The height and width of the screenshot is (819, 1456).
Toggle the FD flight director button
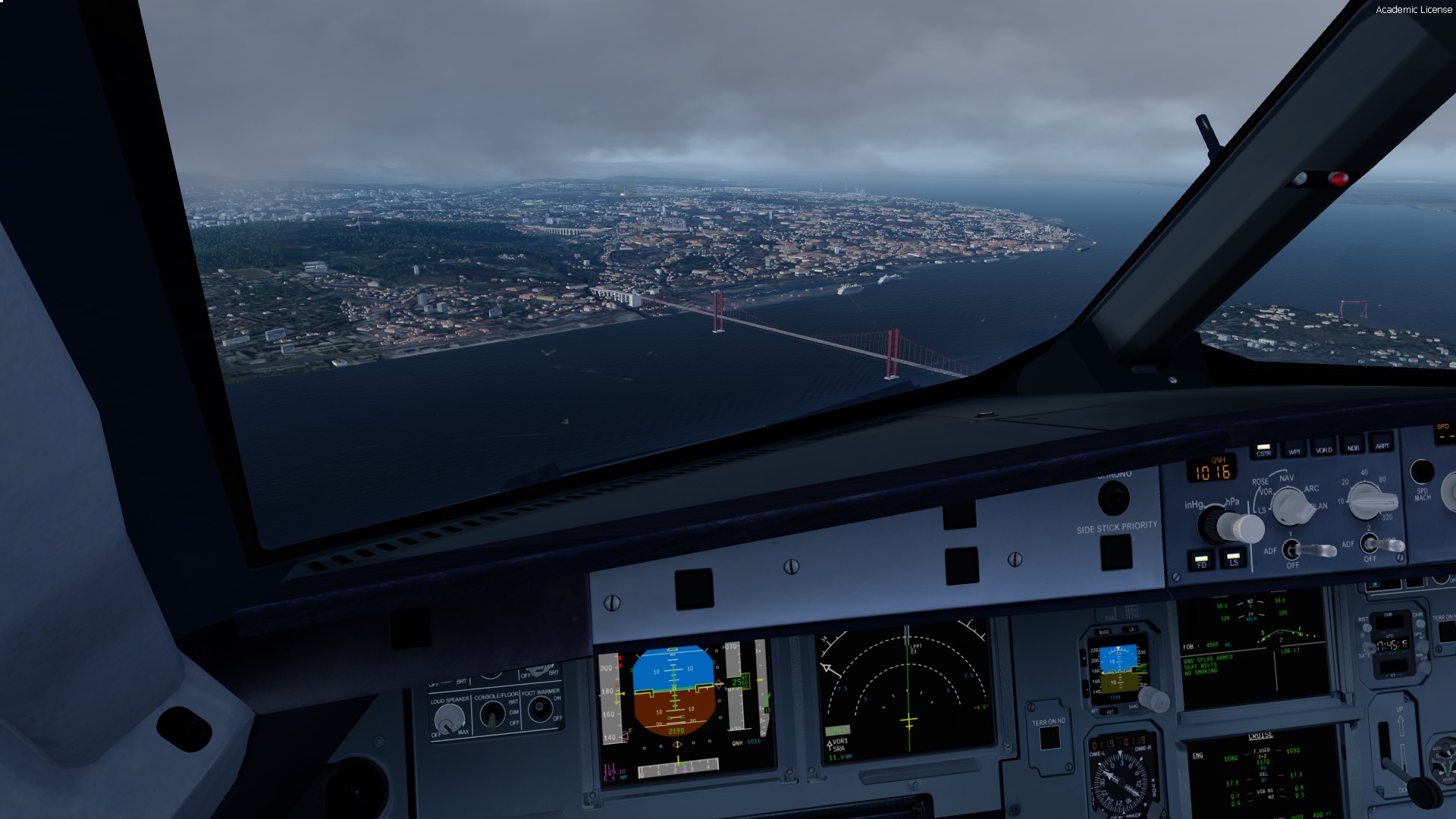1201,561
